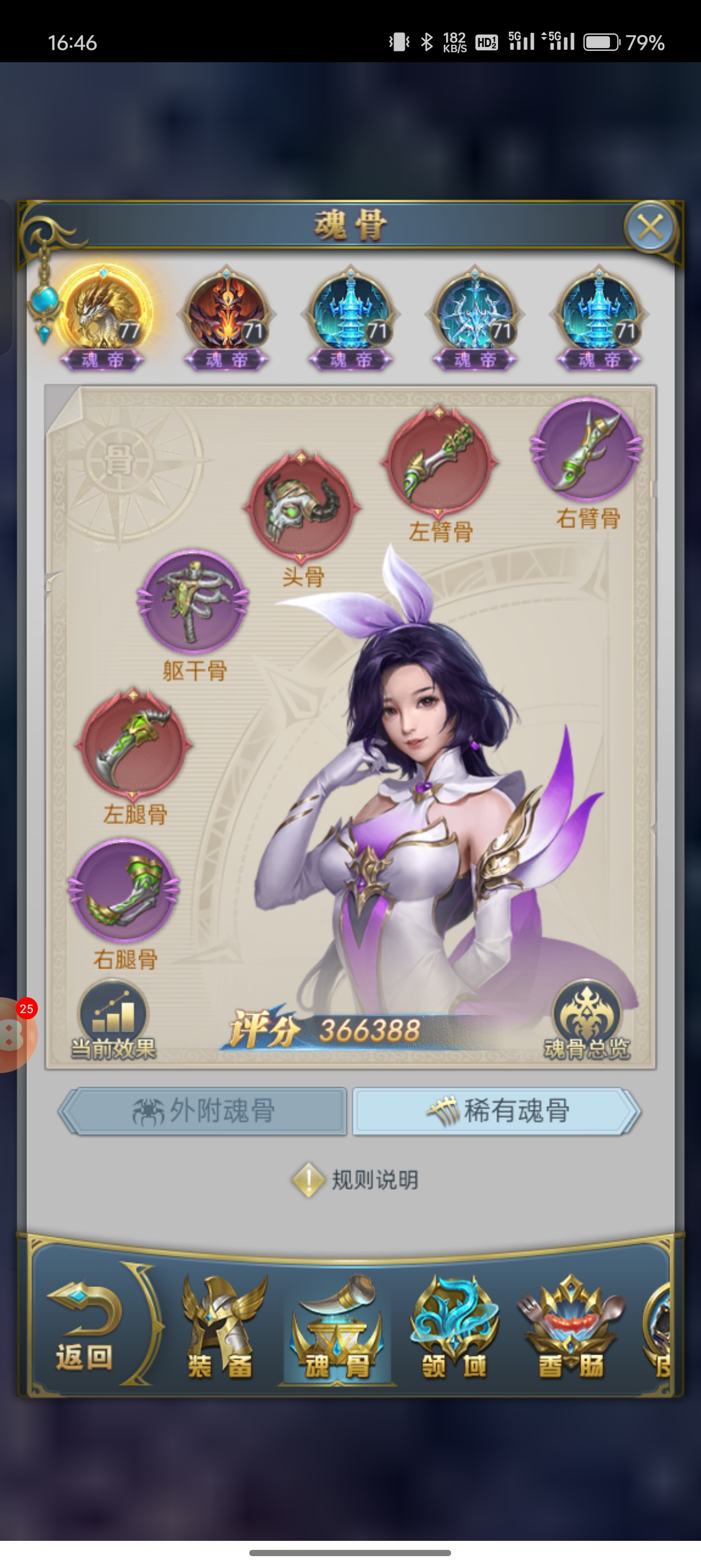Open the 香肠 sausage tab
701x1568 pixels.
click(x=571, y=1328)
